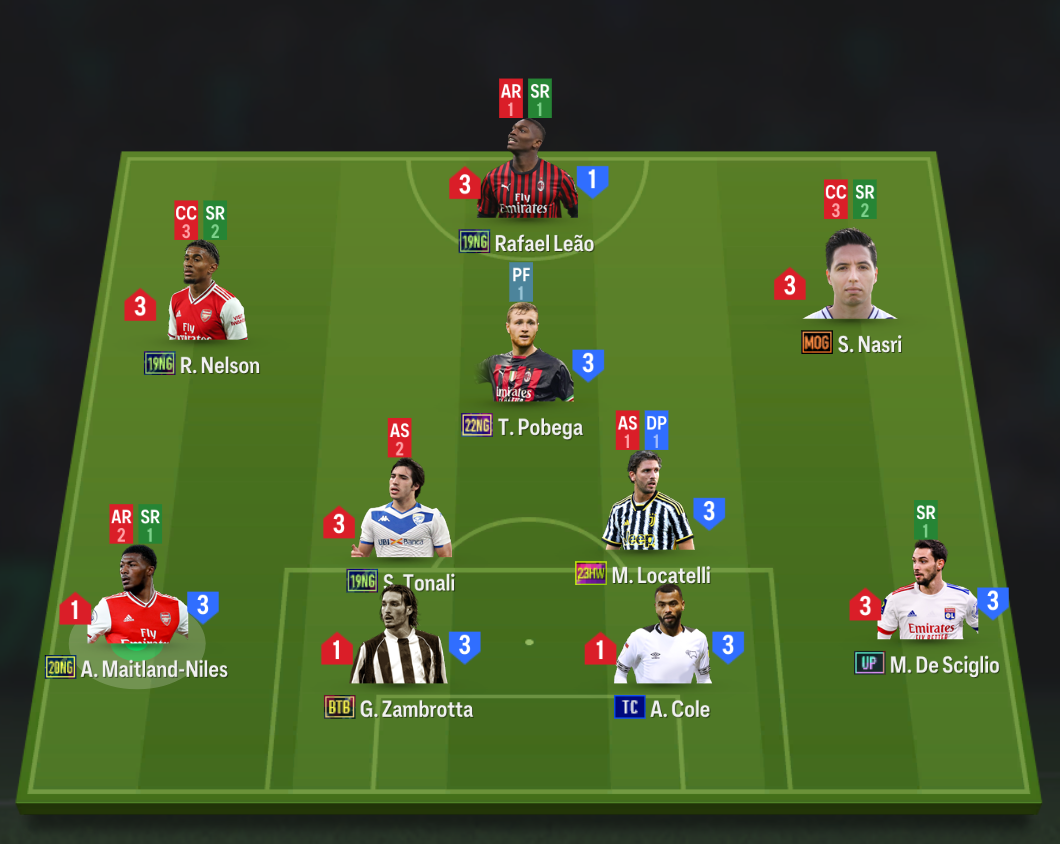Select S. Nasri on the right wing
Viewport: 1060px width, 844px height.
point(849,281)
